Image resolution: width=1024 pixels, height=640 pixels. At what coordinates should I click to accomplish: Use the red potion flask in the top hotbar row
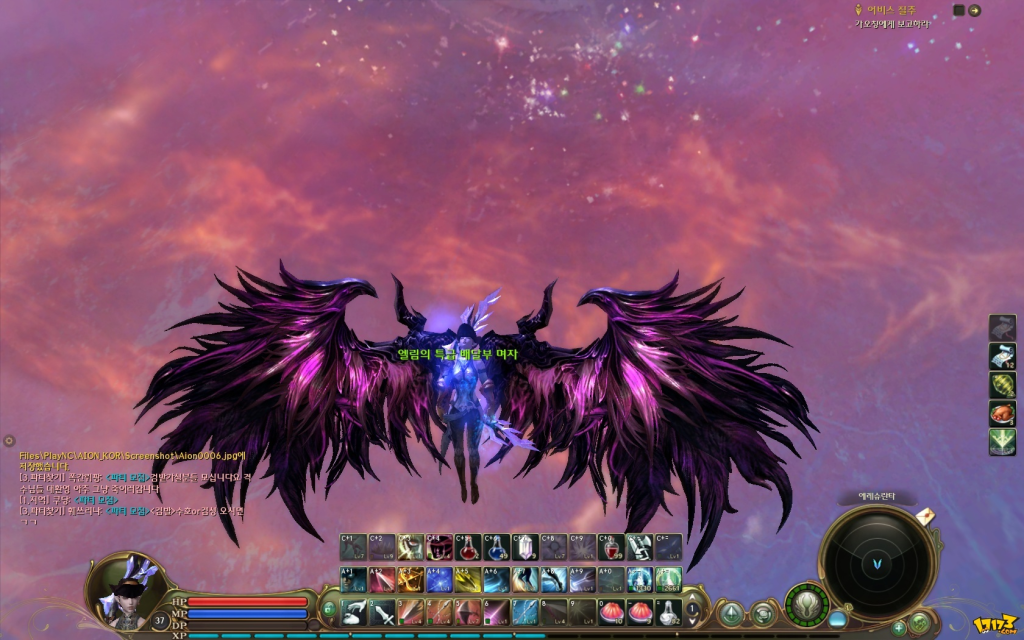point(467,547)
